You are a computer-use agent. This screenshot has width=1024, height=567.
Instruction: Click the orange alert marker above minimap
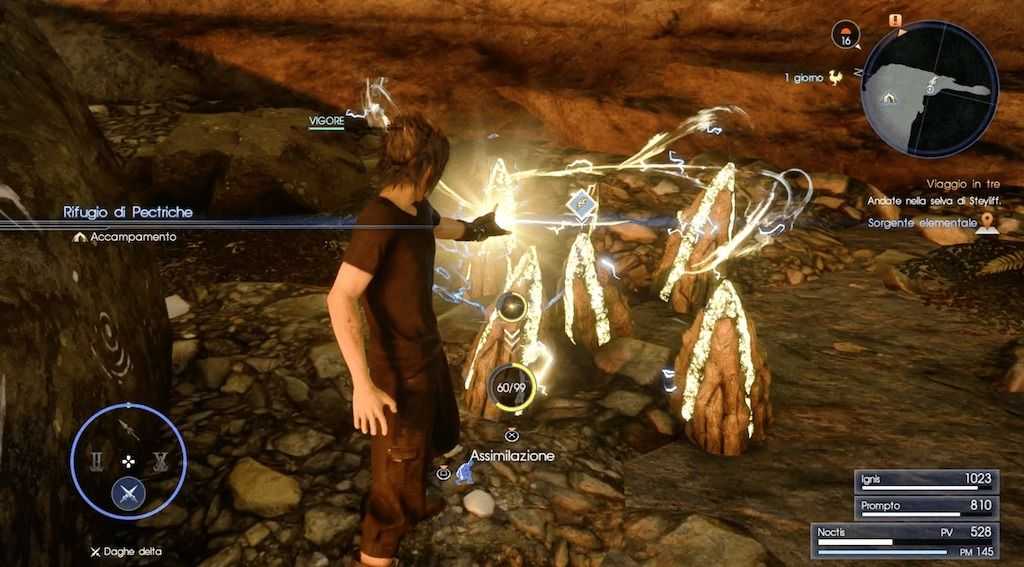(x=894, y=20)
